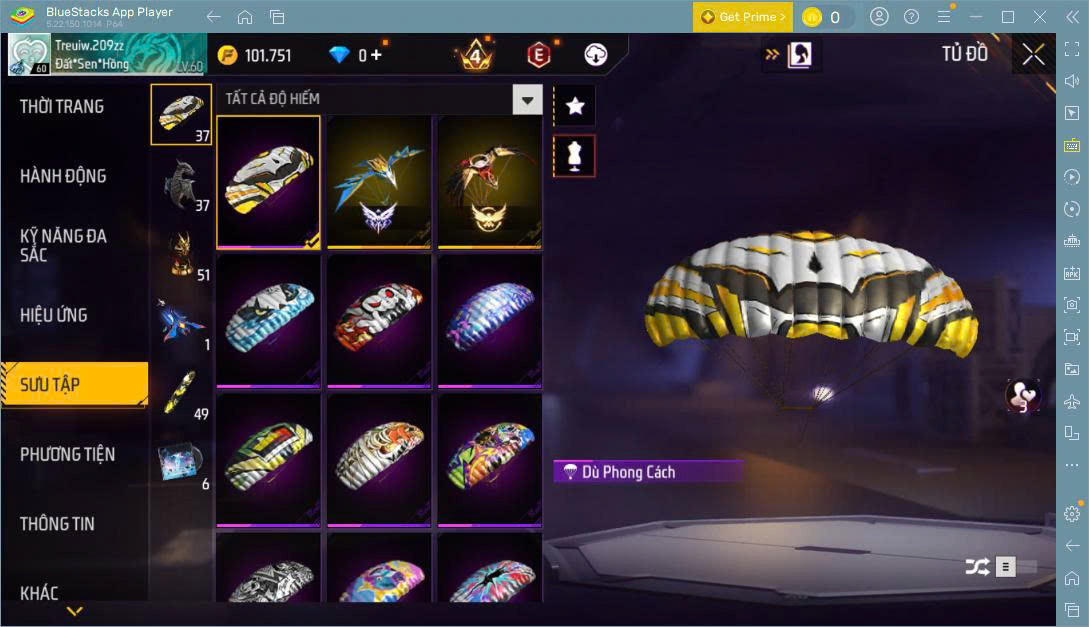
Task: Close the Tủ Đồ wardrobe screen
Action: (1033, 55)
